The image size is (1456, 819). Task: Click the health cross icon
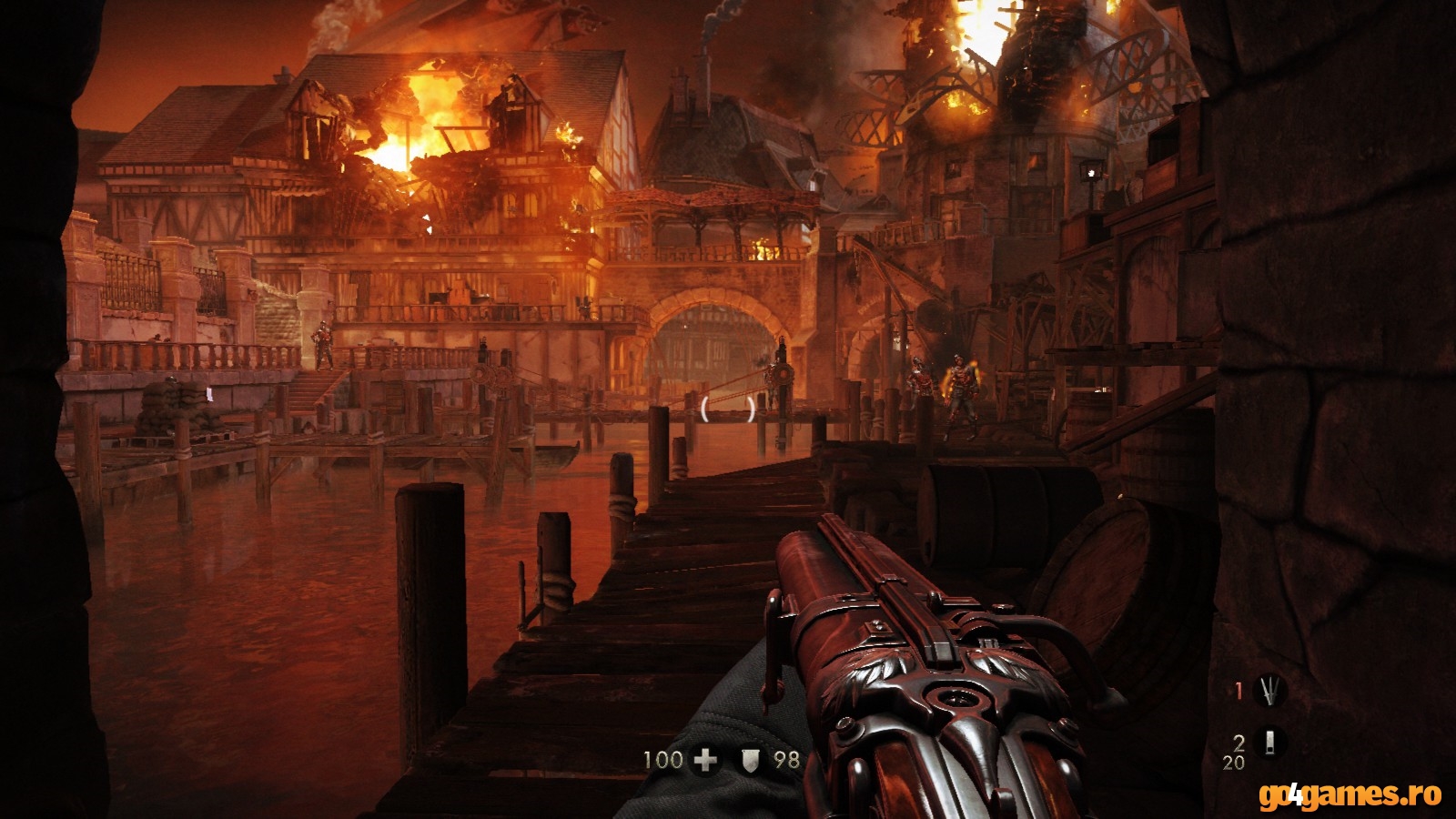[705, 759]
